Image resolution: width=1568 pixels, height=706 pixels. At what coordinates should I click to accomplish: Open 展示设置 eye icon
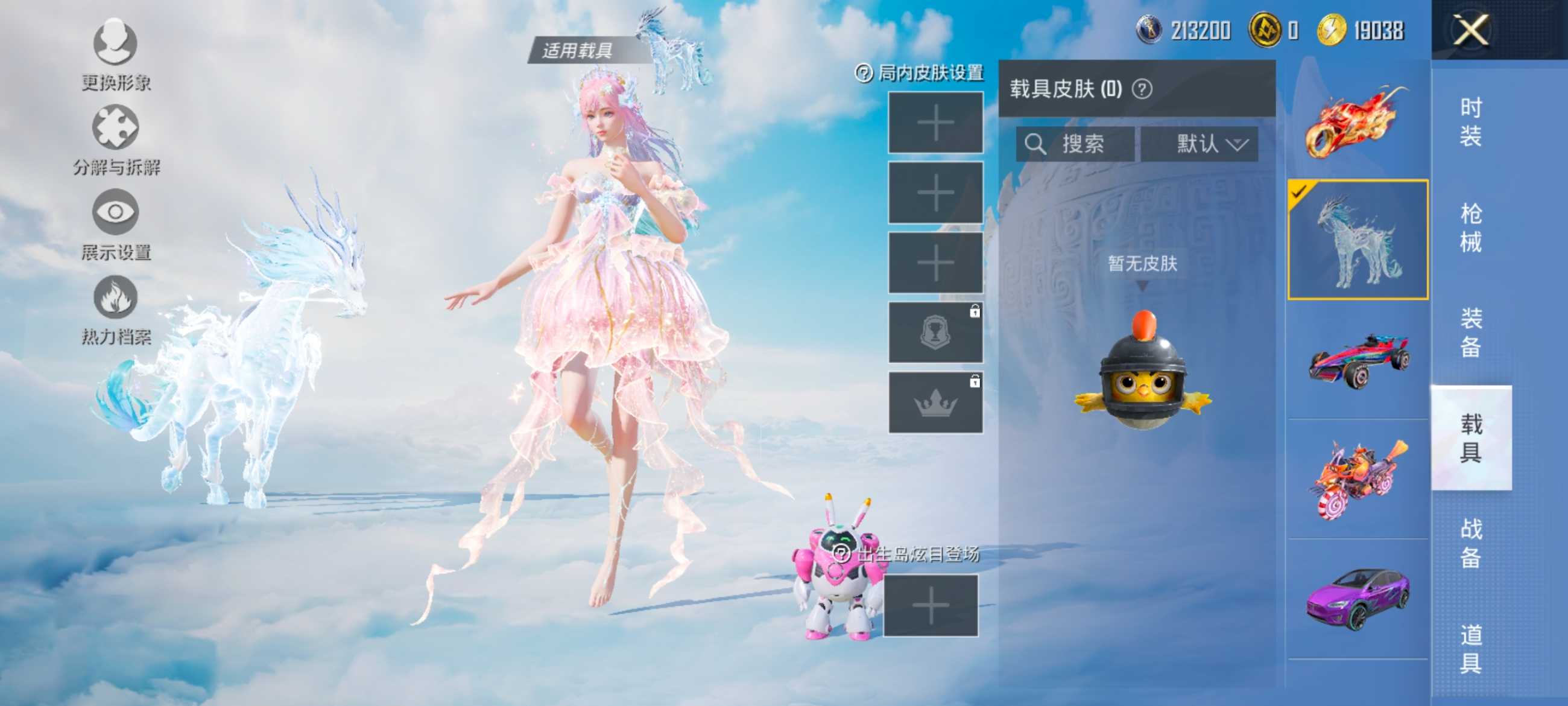coord(115,212)
